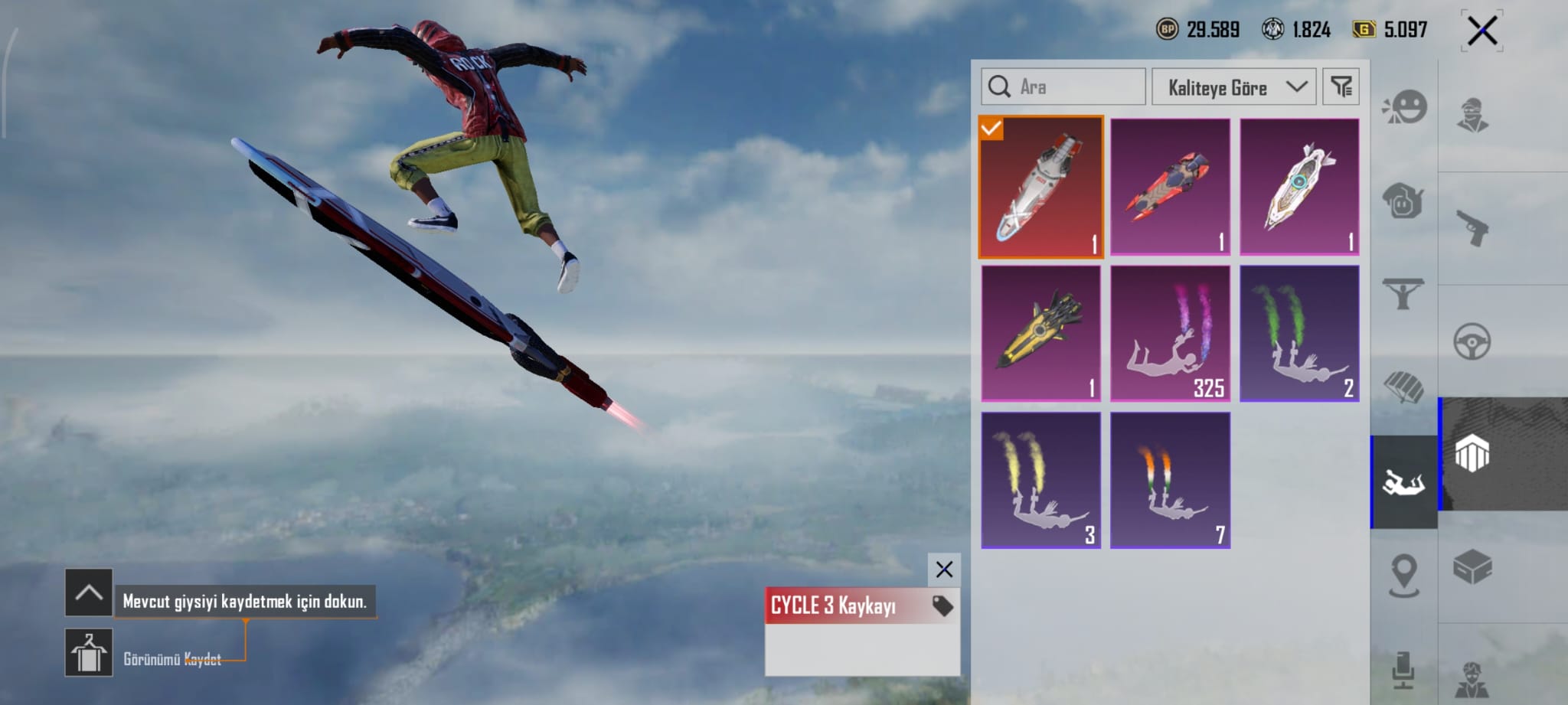The width and height of the screenshot is (1568, 705).
Task: Choose the yellow smoke trail item
Action: click(x=1040, y=480)
